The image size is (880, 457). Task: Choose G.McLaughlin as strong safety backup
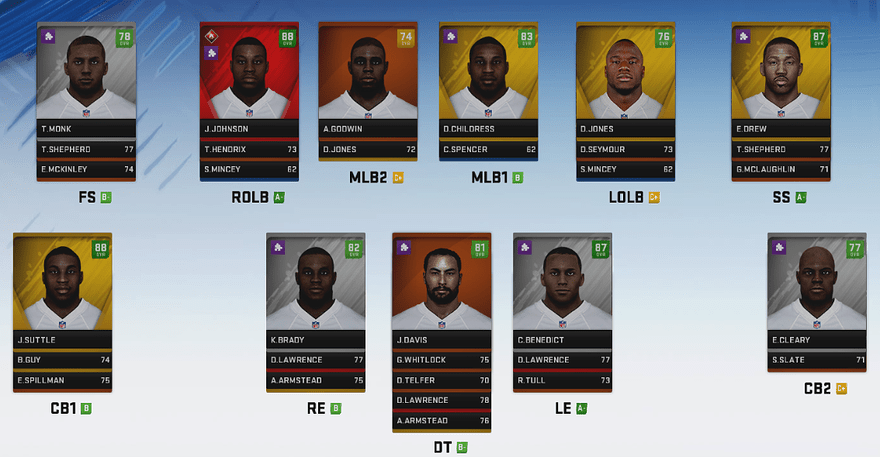780,169
